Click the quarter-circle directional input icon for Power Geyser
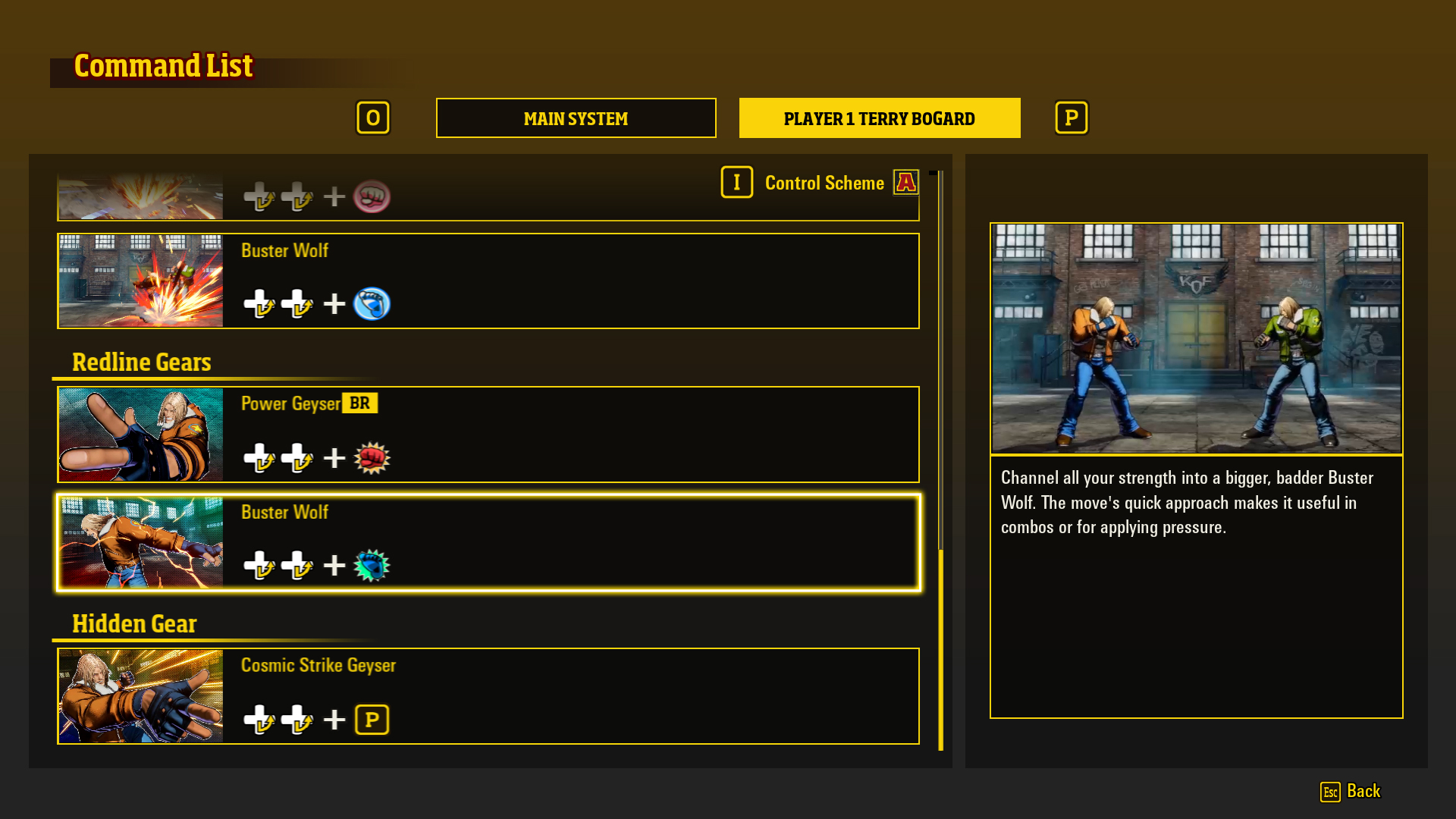1456x819 pixels. pos(260,457)
